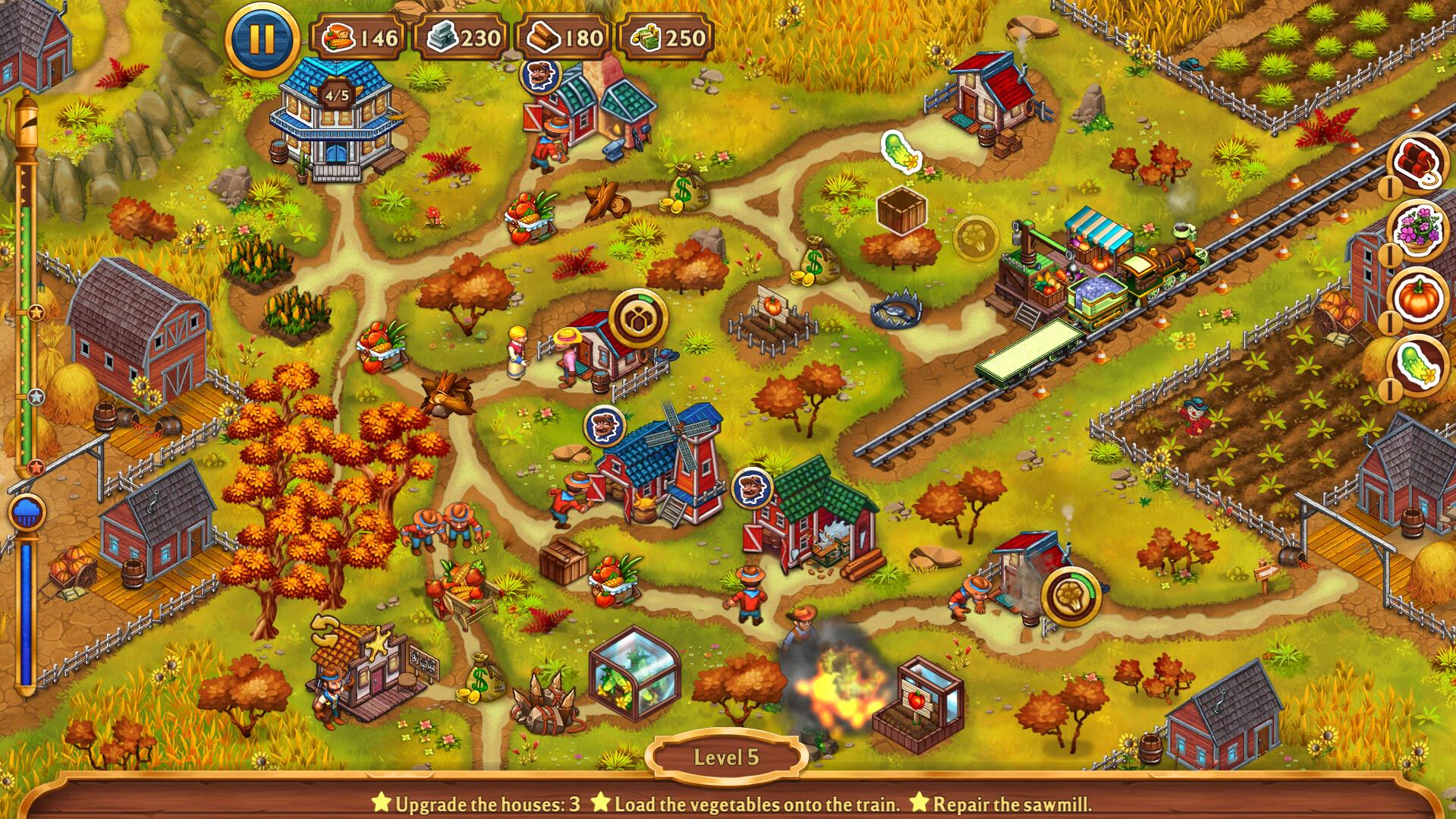Click the wood resource counter showing 180

click(564, 35)
